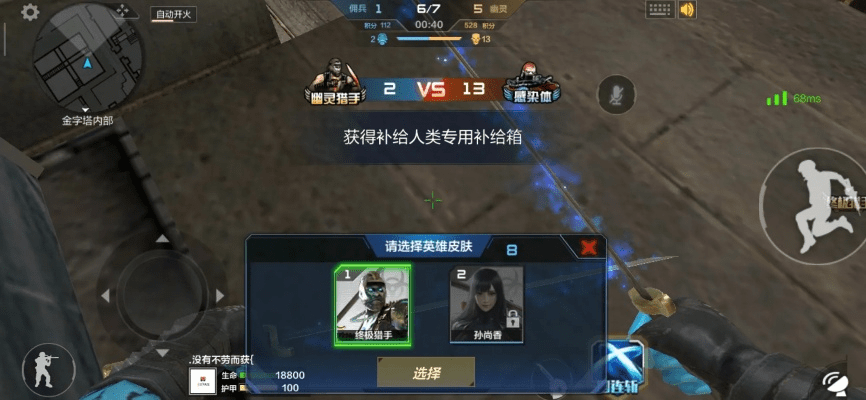The width and height of the screenshot is (866, 400).
Task: Toggle the microphone voice button
Action: [x=614, y=95]
